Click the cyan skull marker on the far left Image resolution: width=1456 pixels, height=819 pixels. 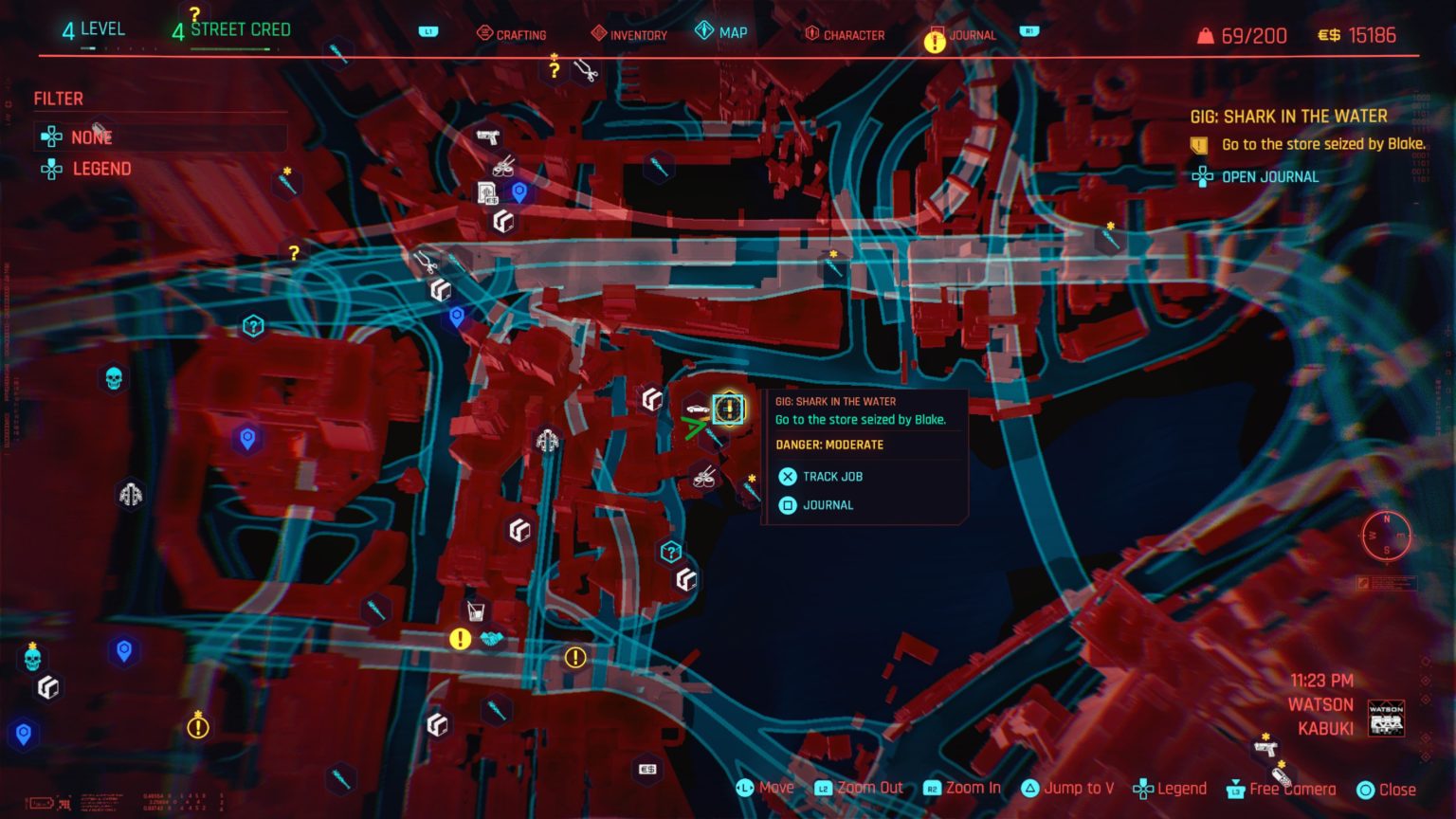click(113, 376)
